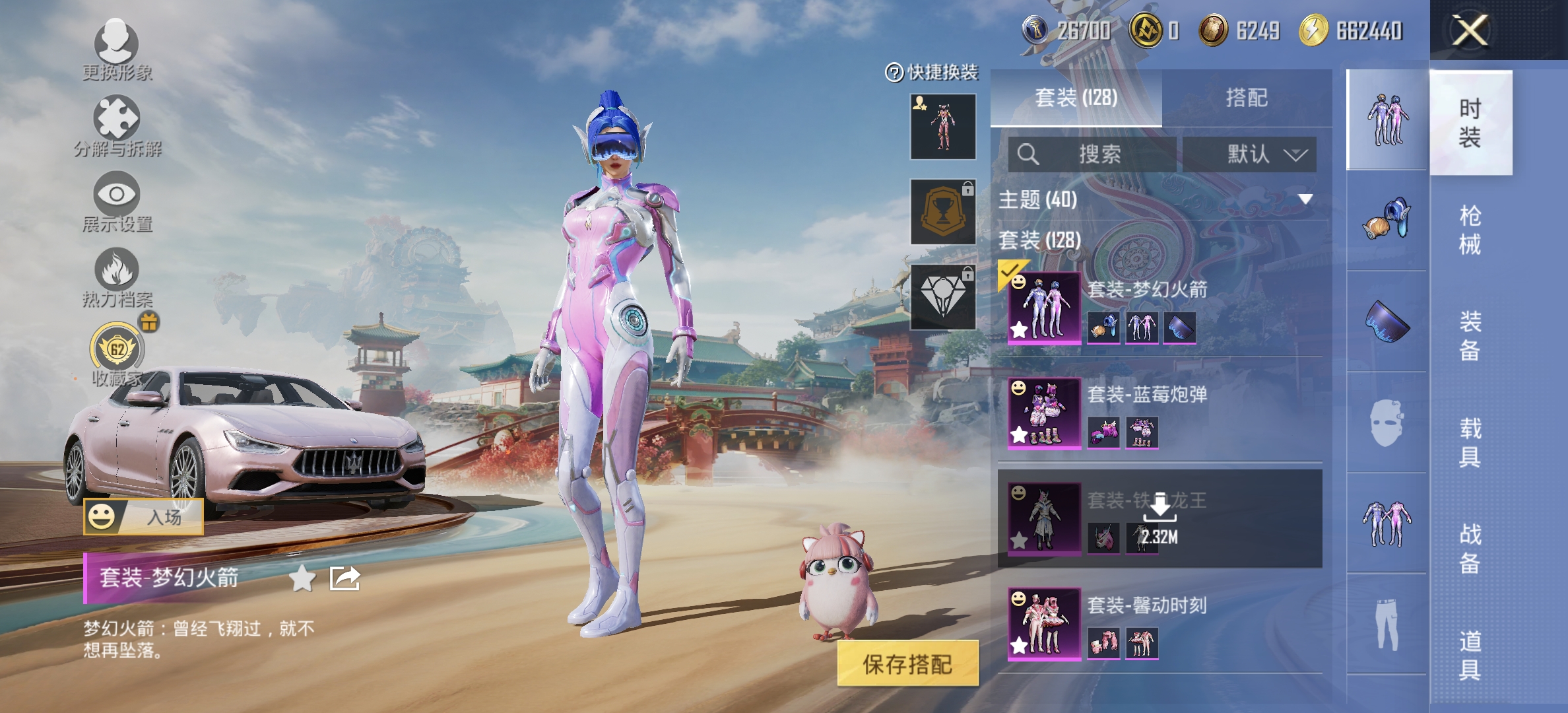This screenshot has width=1568, height=713.
Task: Favorite the outfit with the star icon
Action: pos(302,578)
